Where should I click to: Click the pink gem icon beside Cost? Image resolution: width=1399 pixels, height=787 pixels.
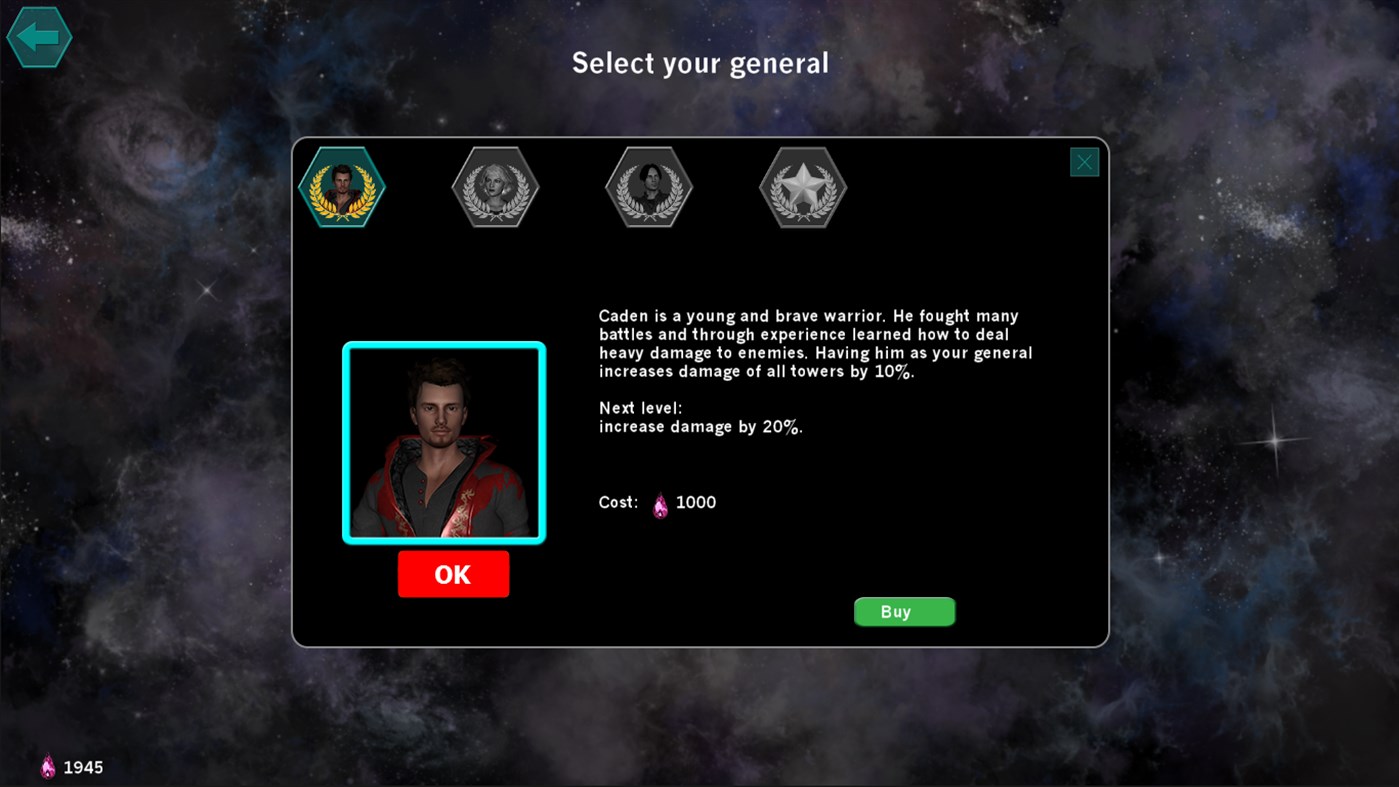[x=659, y=503]
